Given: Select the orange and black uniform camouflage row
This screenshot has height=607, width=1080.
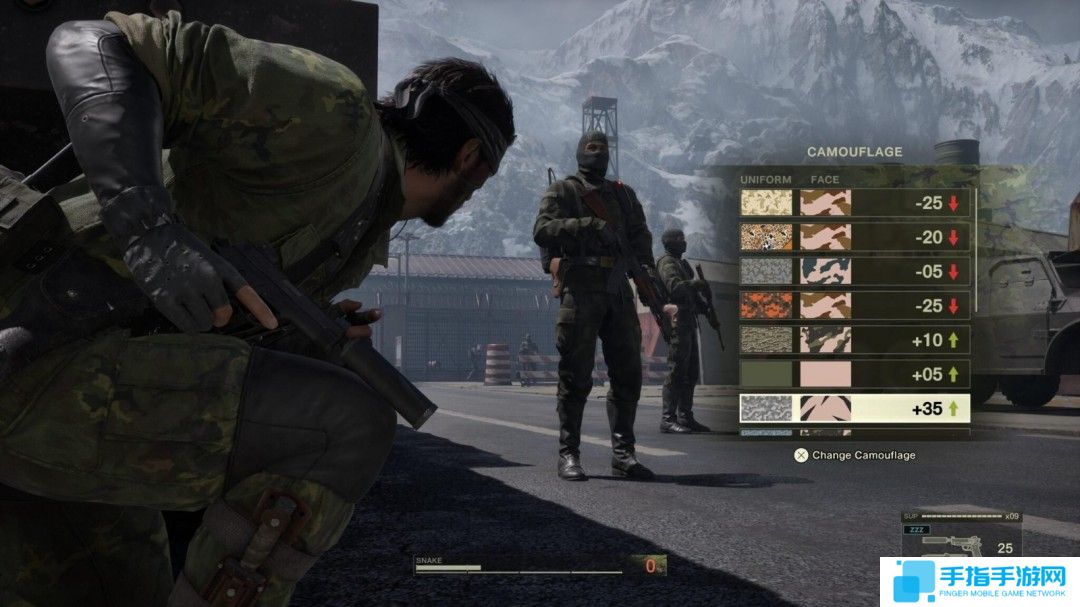Looking at the screenshot, I should 854,305.
